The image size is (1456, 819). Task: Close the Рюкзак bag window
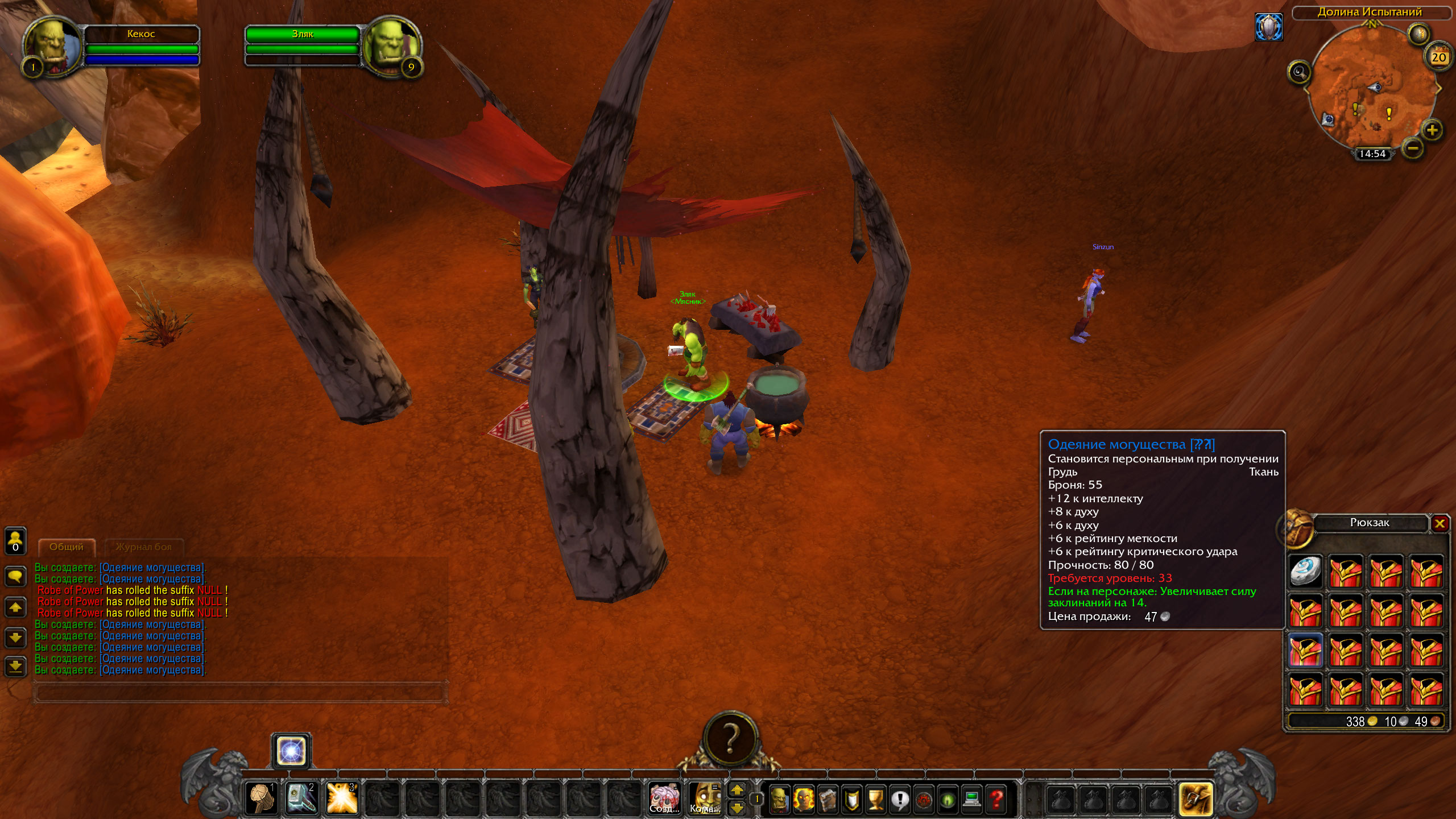[x=1440, y=523]
